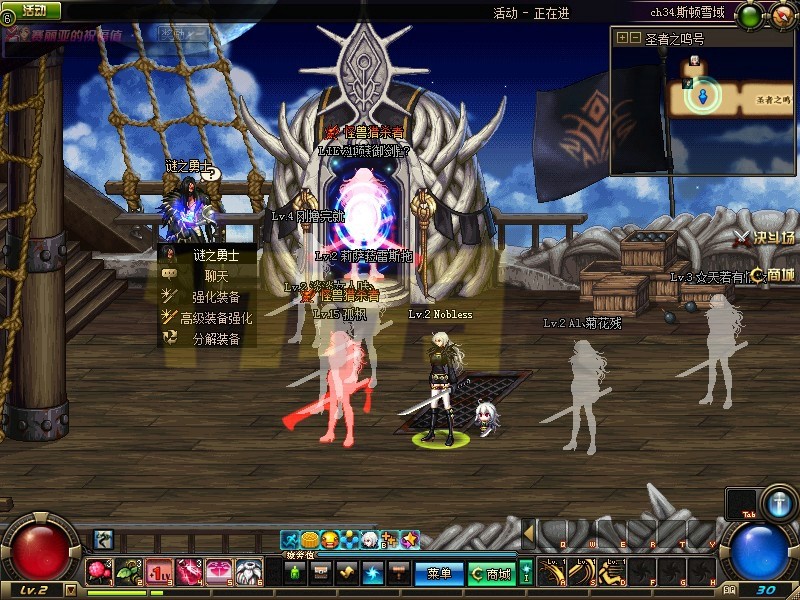Screen dimensions: 800x600
Task: Click the player marker on the minimap
Action: click(704, 96)
